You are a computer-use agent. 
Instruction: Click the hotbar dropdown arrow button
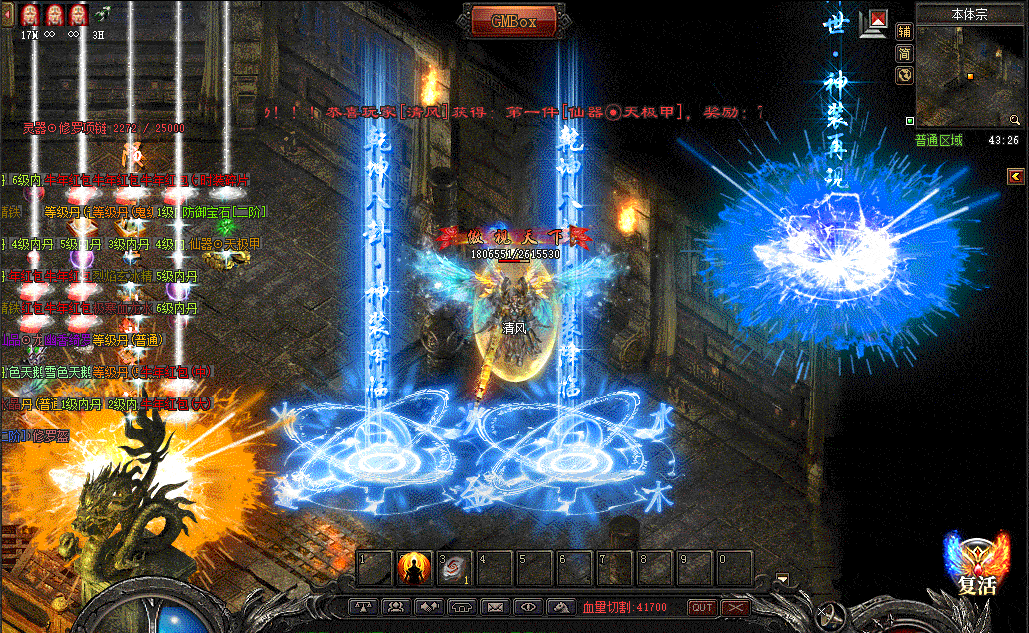[783, 578]
